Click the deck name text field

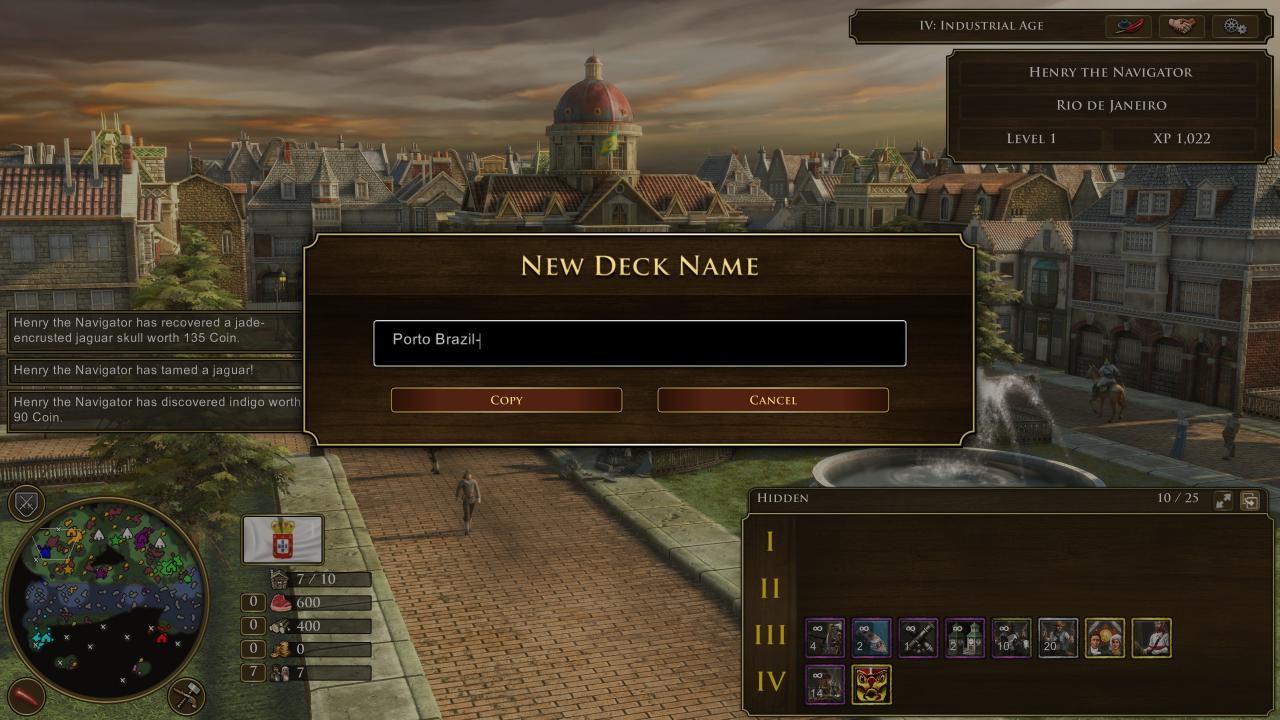pos(639,343)
